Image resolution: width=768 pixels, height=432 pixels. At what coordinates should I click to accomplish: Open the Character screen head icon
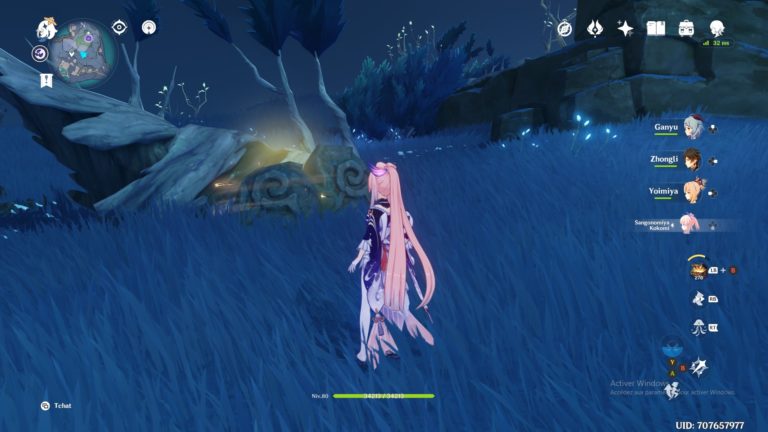pos(717,28)
